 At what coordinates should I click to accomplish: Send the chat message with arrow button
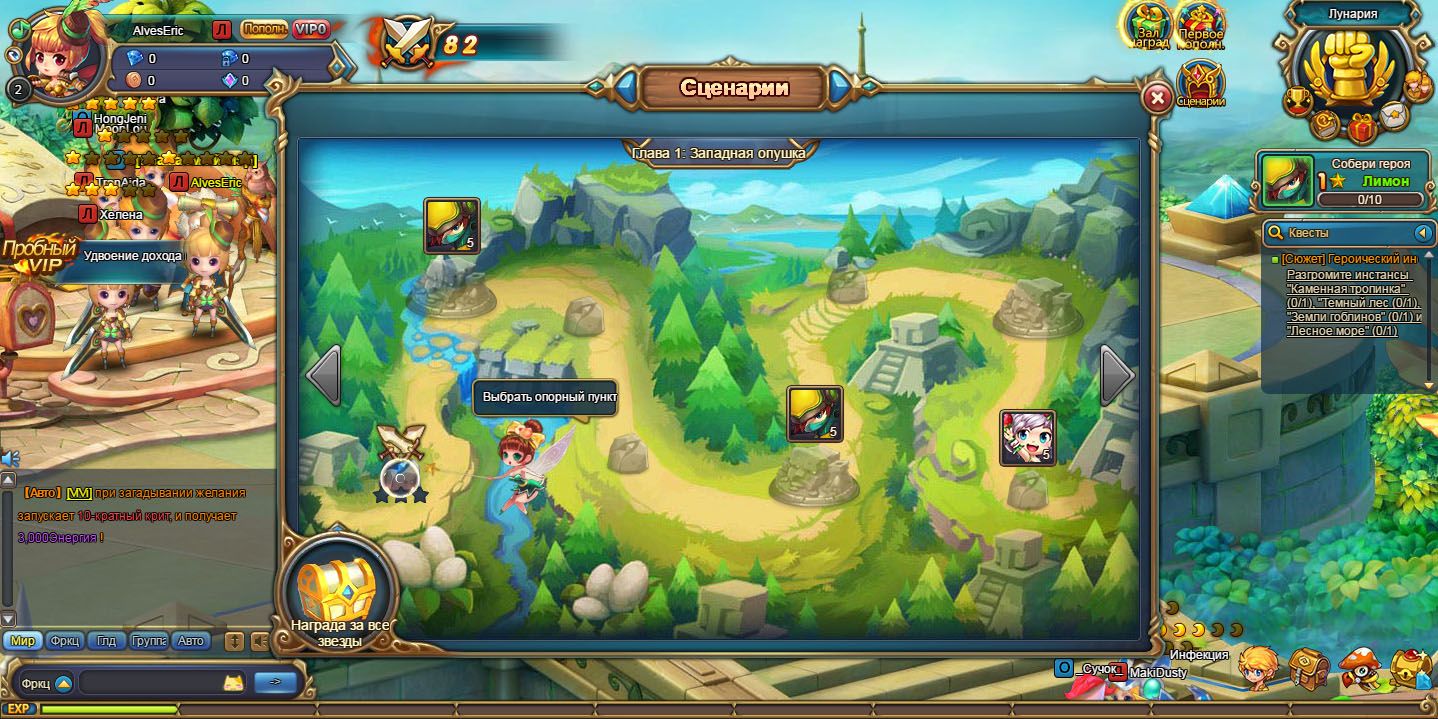point(275,683)
